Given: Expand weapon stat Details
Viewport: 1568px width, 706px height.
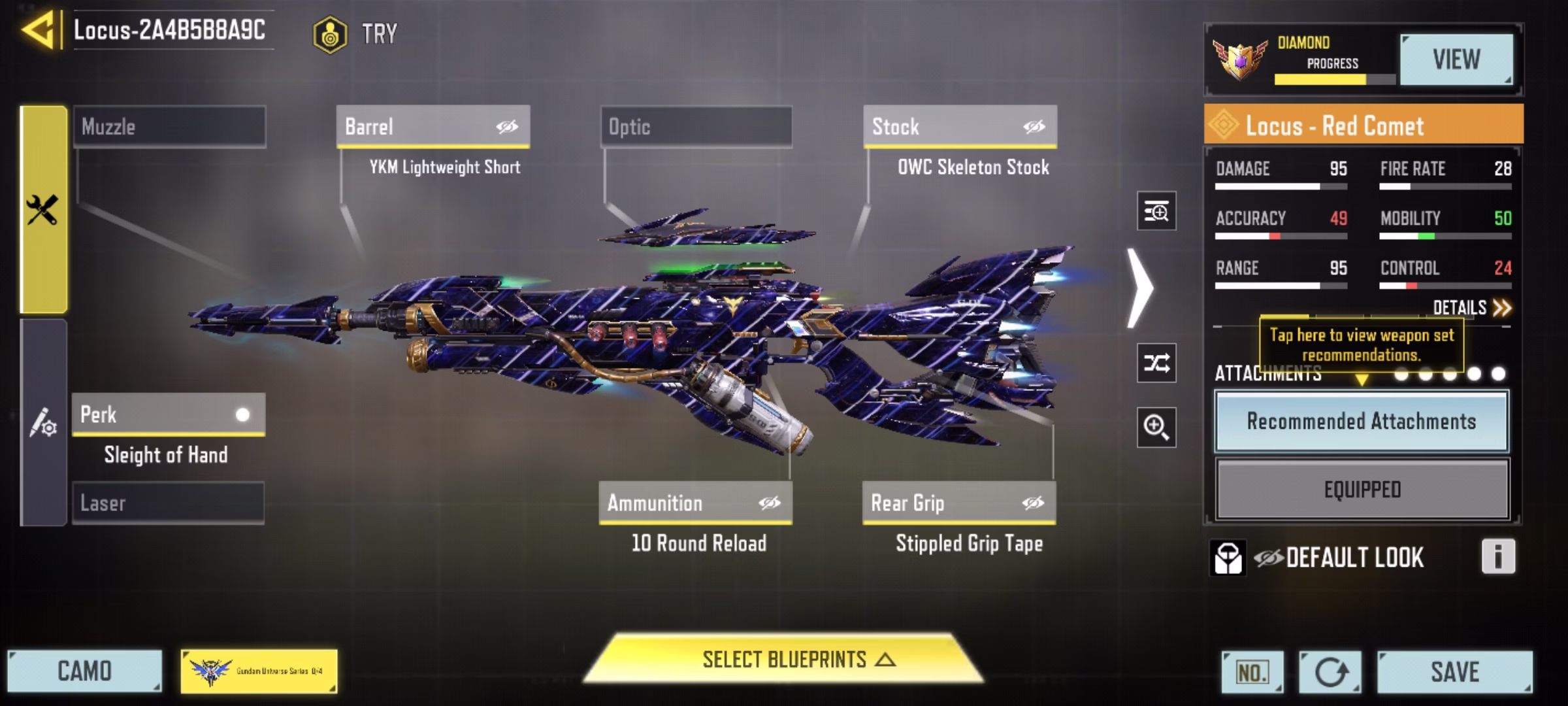Looking at the screenshot, I should (1471, 308).
